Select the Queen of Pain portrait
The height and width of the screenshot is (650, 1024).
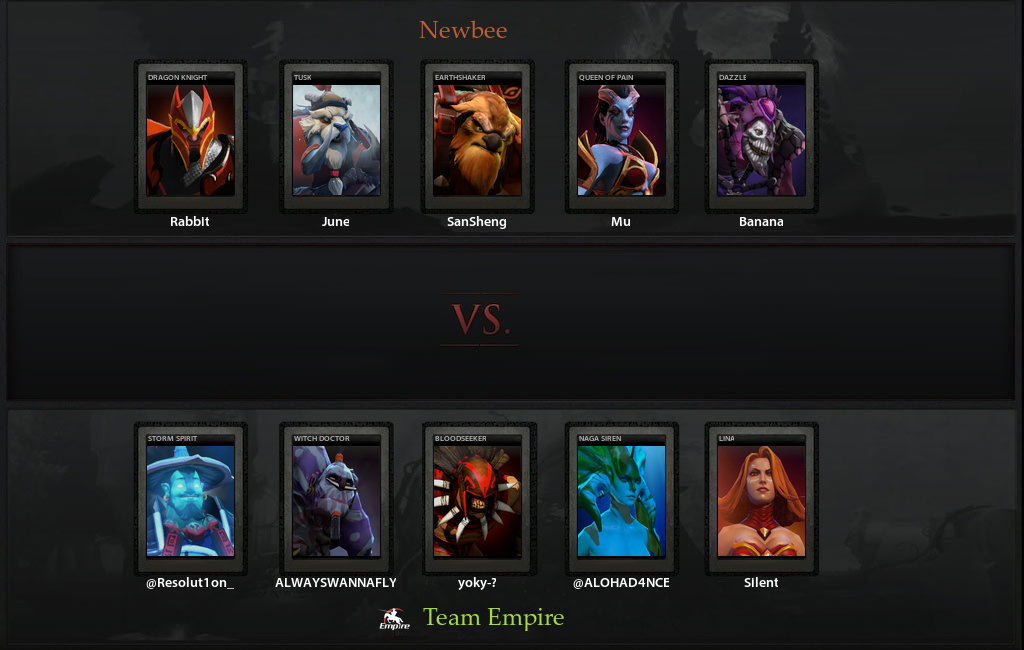click(x=621, y=137)
